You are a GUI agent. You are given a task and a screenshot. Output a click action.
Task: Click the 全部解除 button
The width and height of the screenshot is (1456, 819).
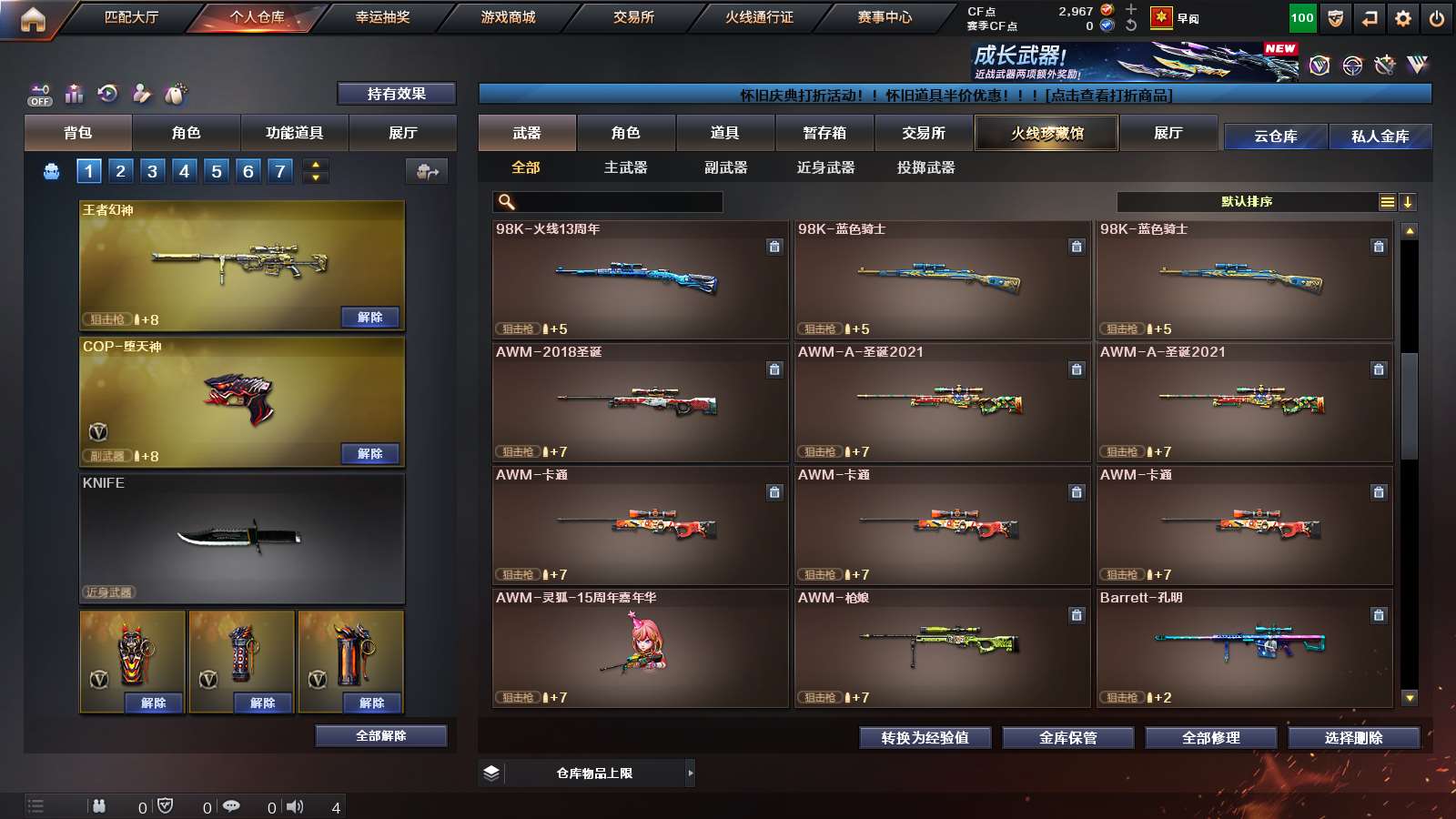(379, 735)
